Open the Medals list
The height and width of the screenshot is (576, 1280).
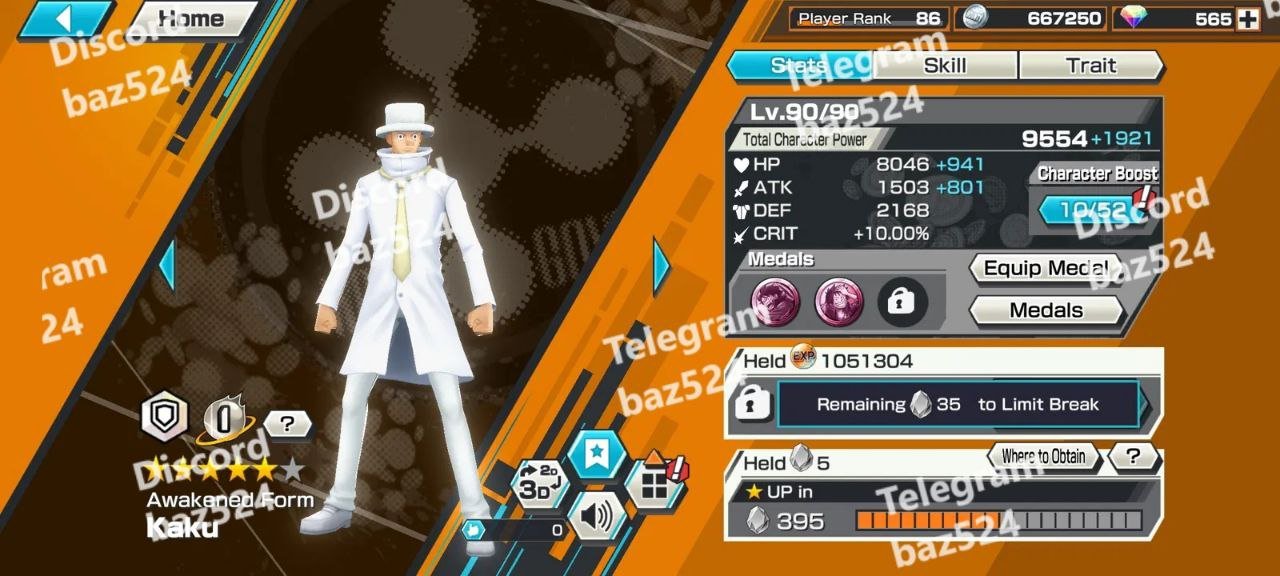coord(1045,310)
